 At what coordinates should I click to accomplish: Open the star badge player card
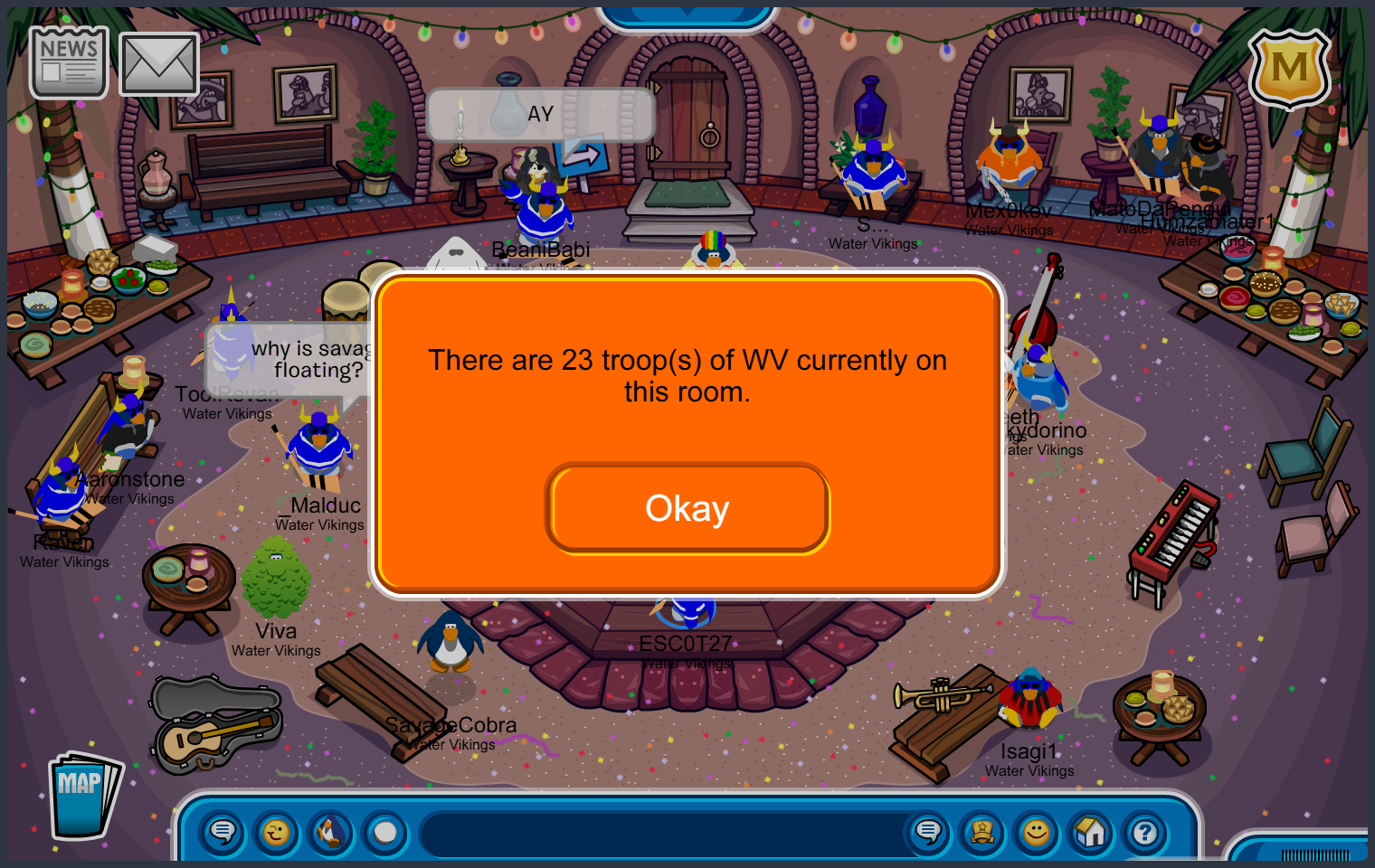click(x=982, y=832)
